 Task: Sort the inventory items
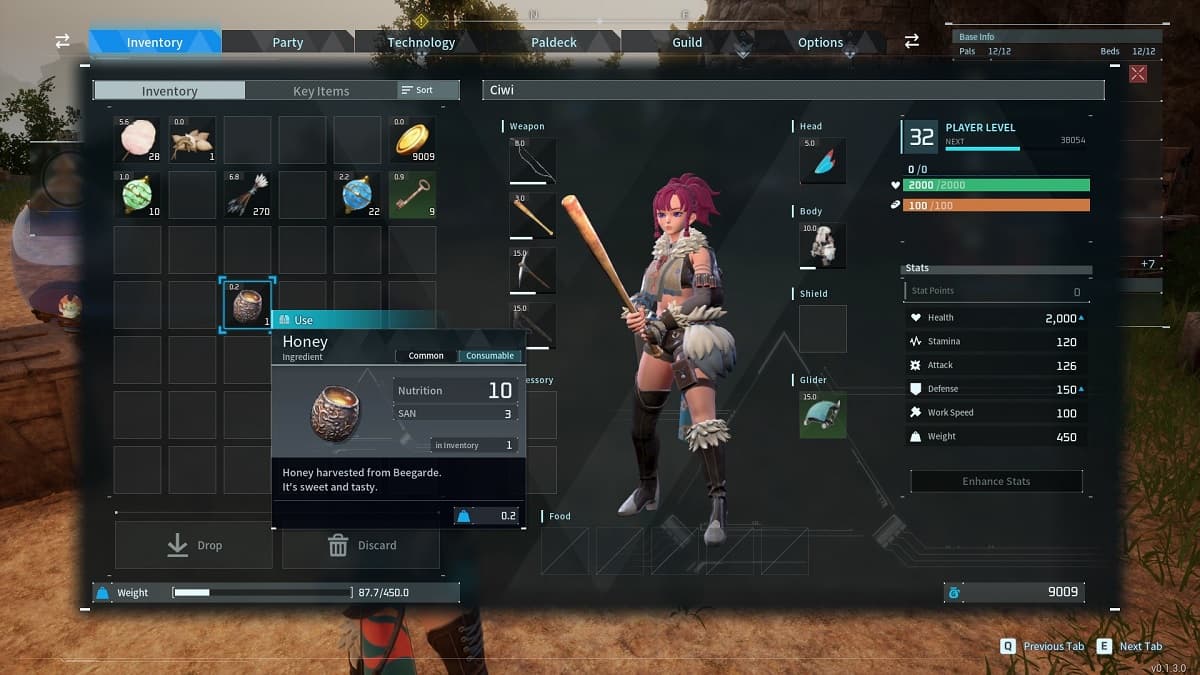coord(418,90)
